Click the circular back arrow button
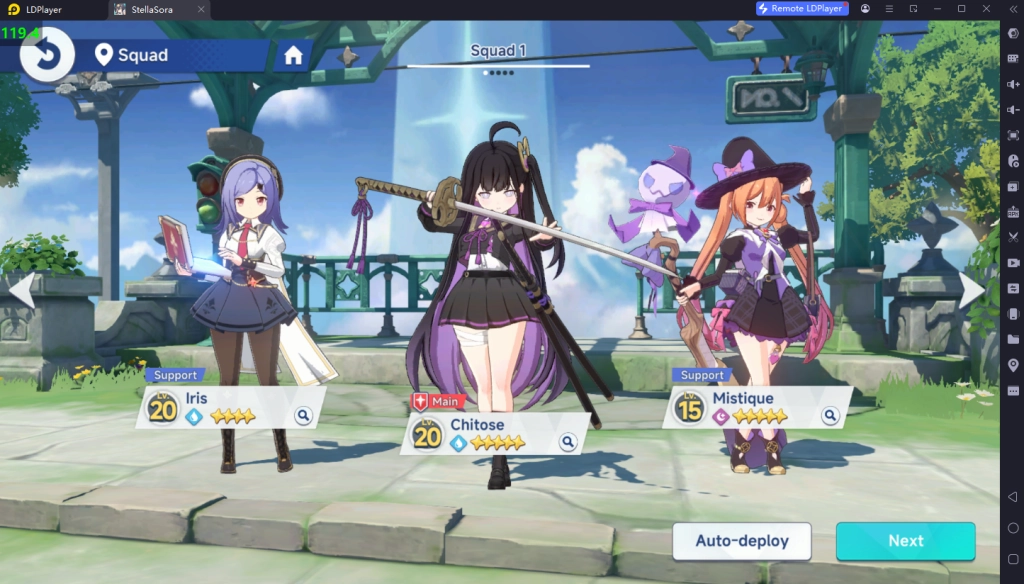The width and height of the screenshot is (1024, 584). pyautogui.click(x=46, y=54)
